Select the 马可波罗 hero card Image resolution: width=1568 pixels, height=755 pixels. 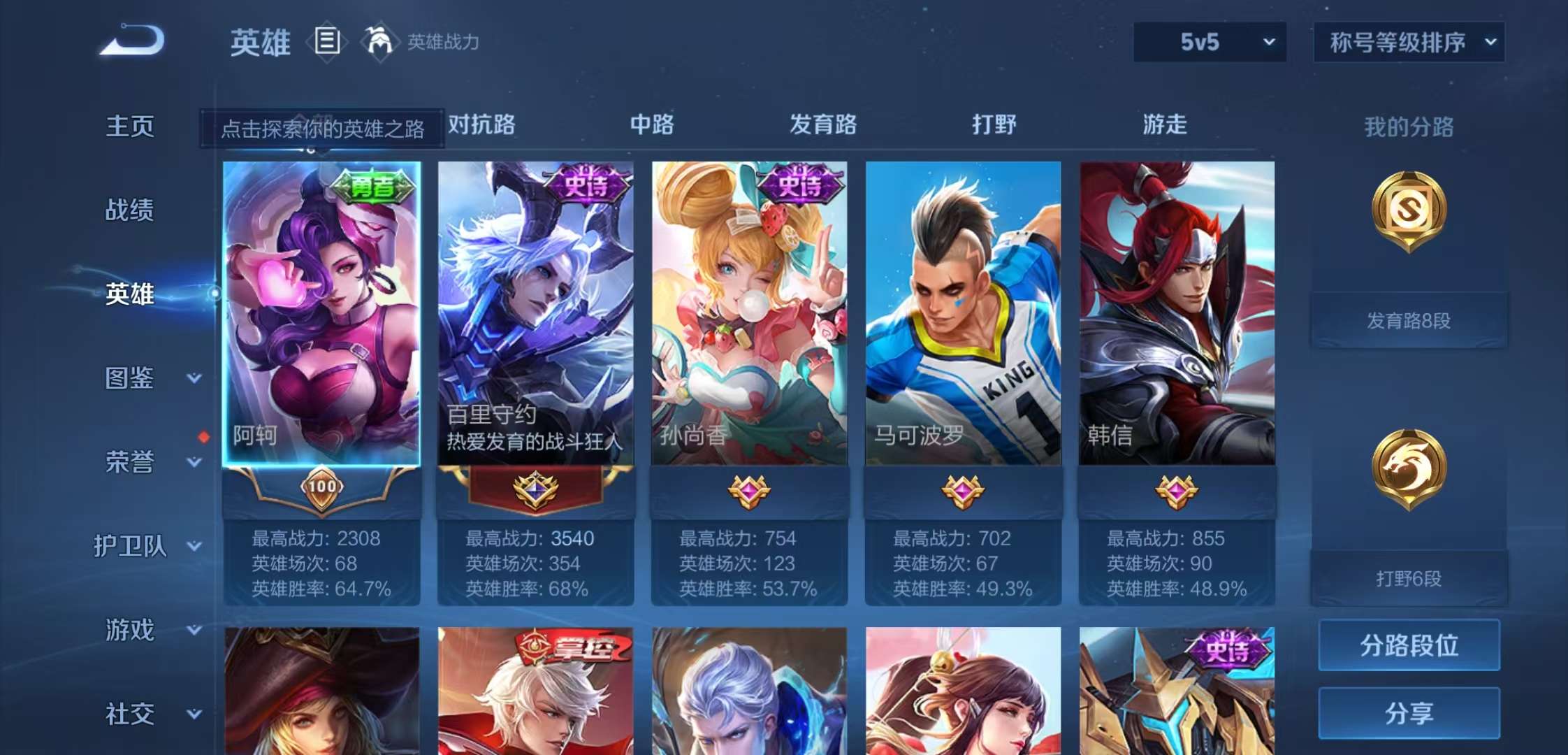click(963, 315)
